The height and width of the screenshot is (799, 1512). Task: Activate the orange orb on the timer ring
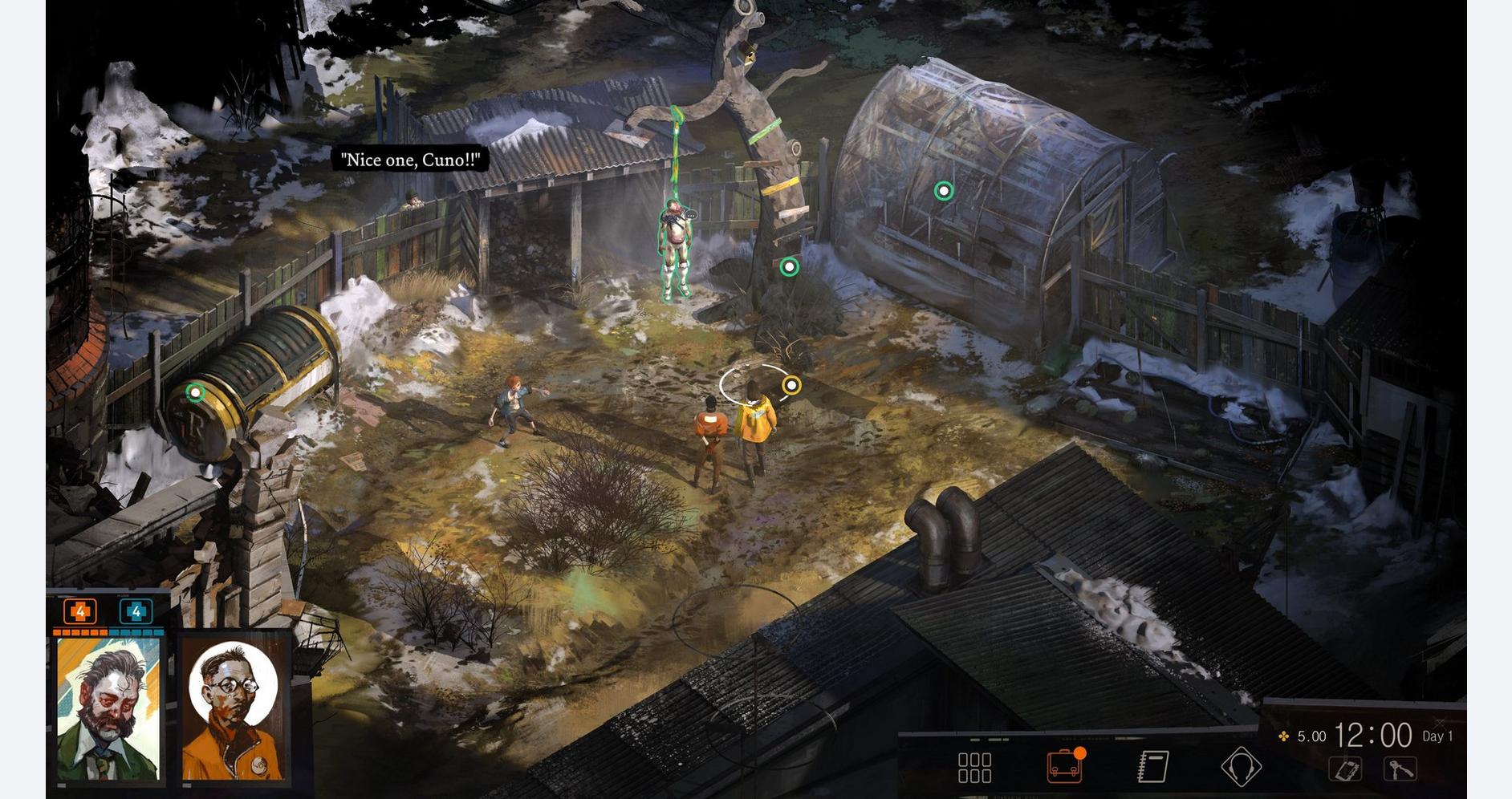pos(792,384)
